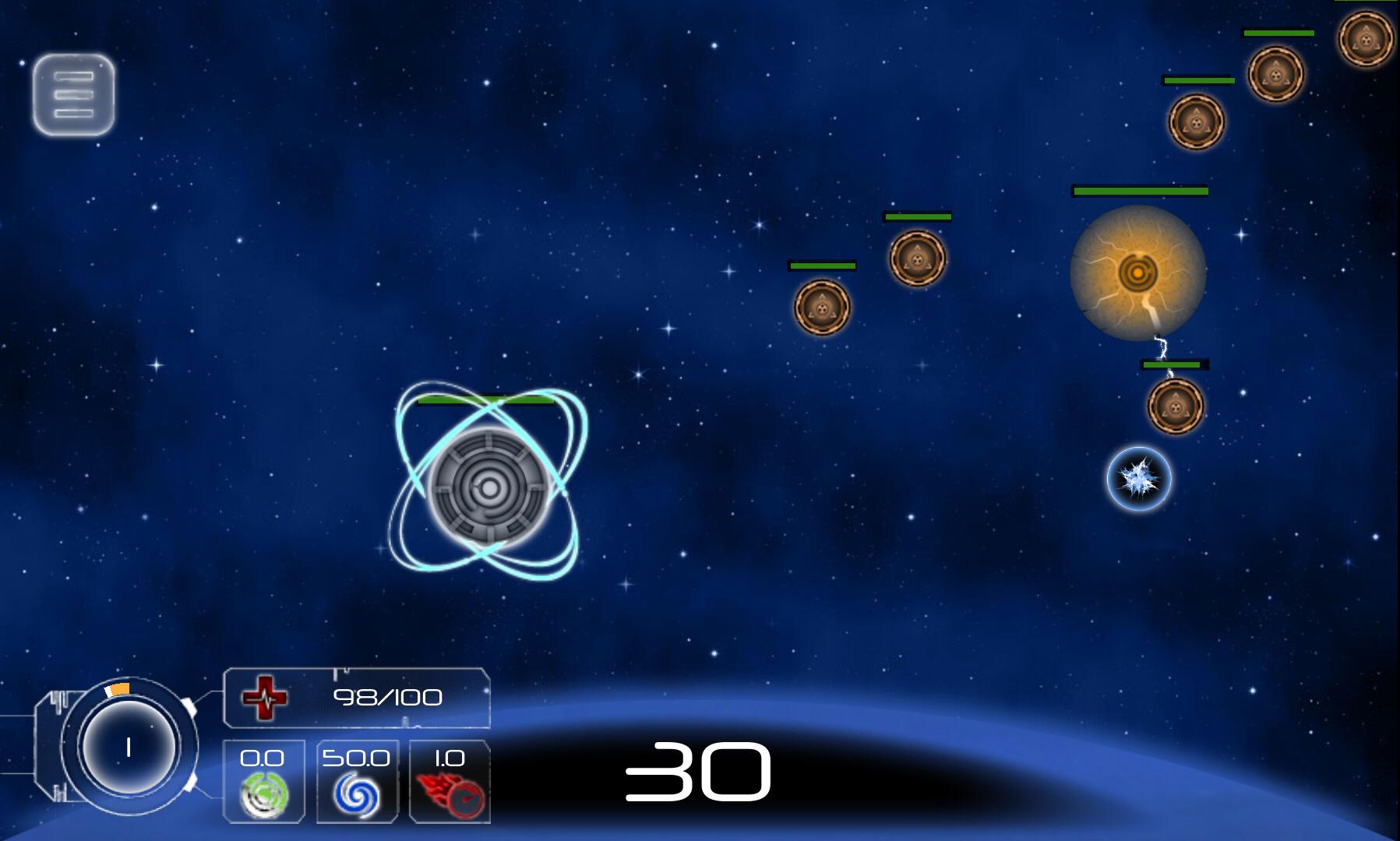The width and height of the screenshot is (1400, 841).
Task: Activate the blue swirl icon
Action: [357, 794]
